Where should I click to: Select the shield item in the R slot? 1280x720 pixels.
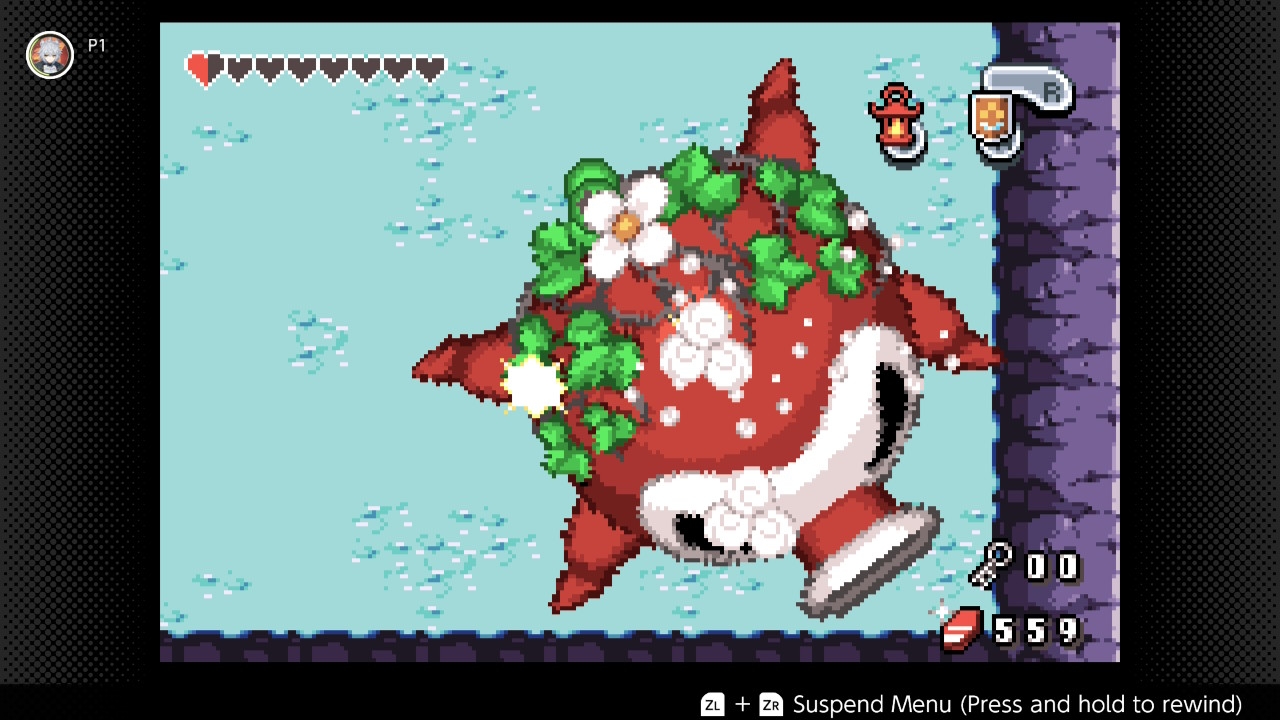tap(988, 117)
